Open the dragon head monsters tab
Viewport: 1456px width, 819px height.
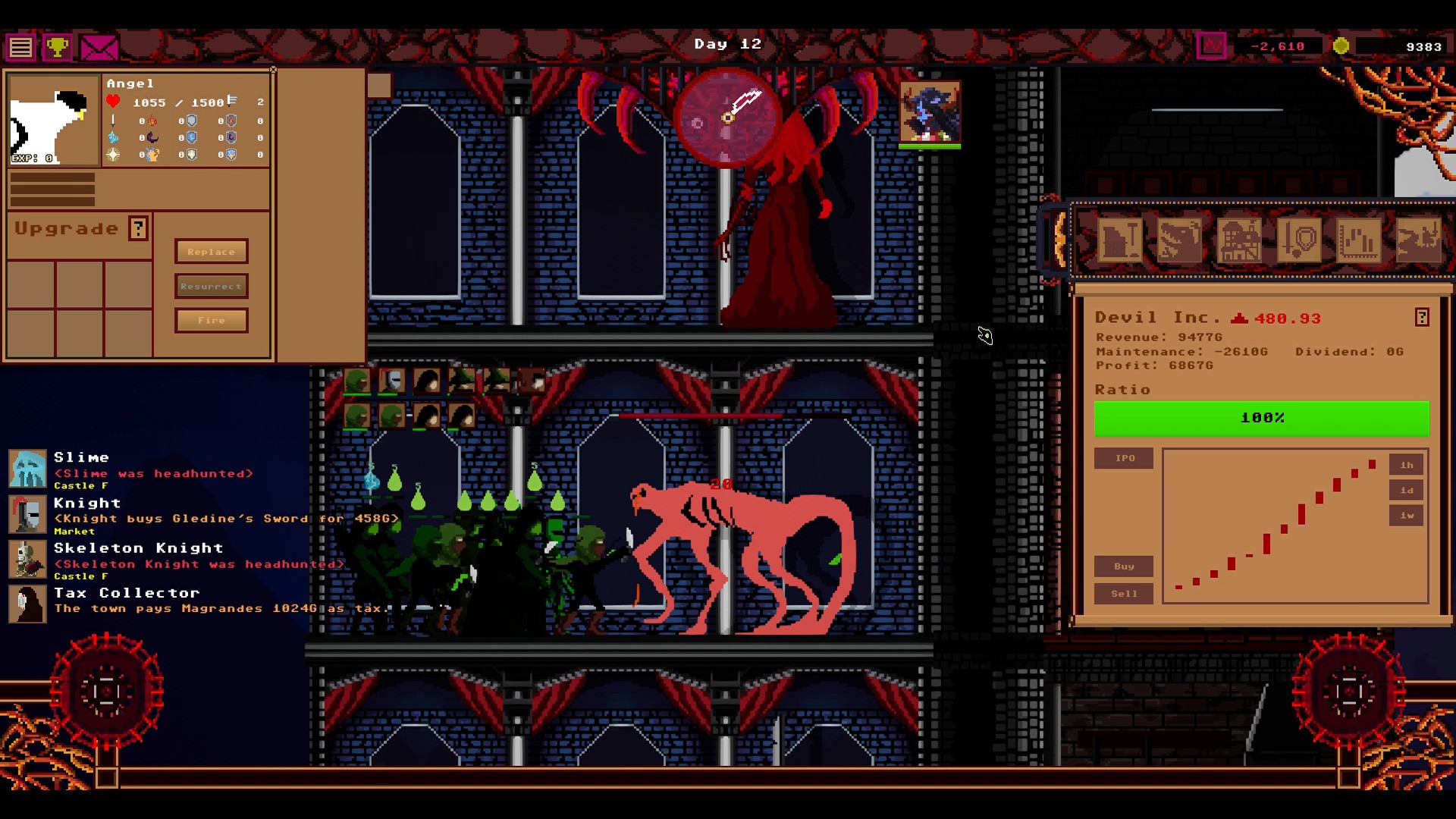1179,240
